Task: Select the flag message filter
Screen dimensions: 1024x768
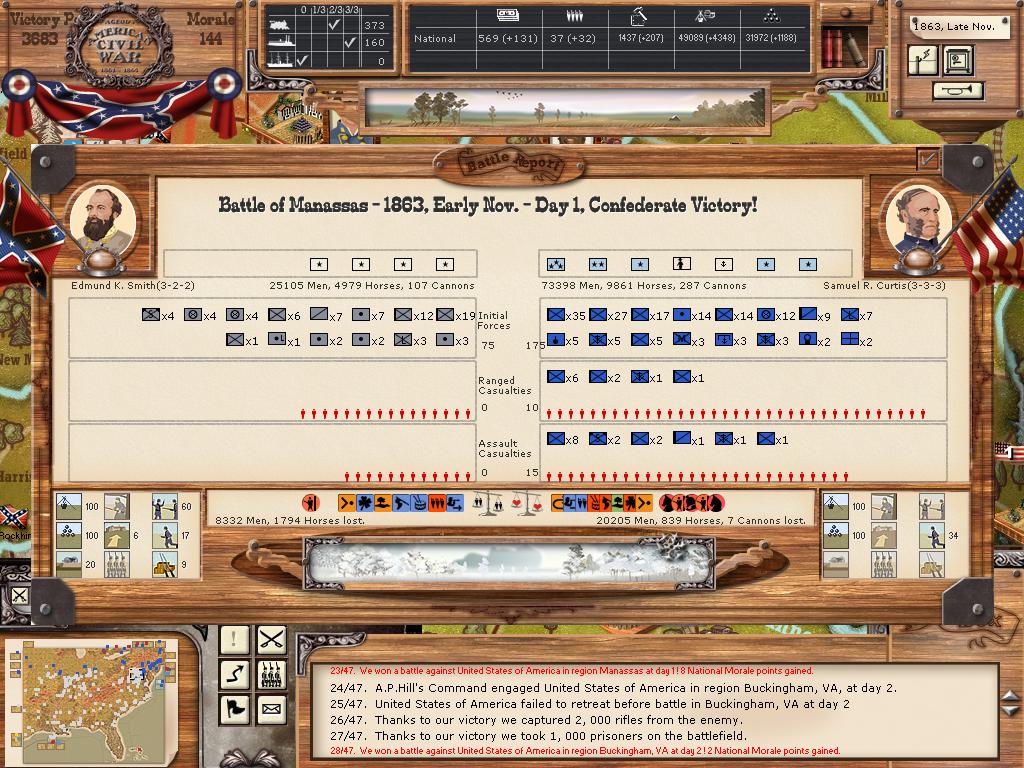Action: tap(235, 709)
